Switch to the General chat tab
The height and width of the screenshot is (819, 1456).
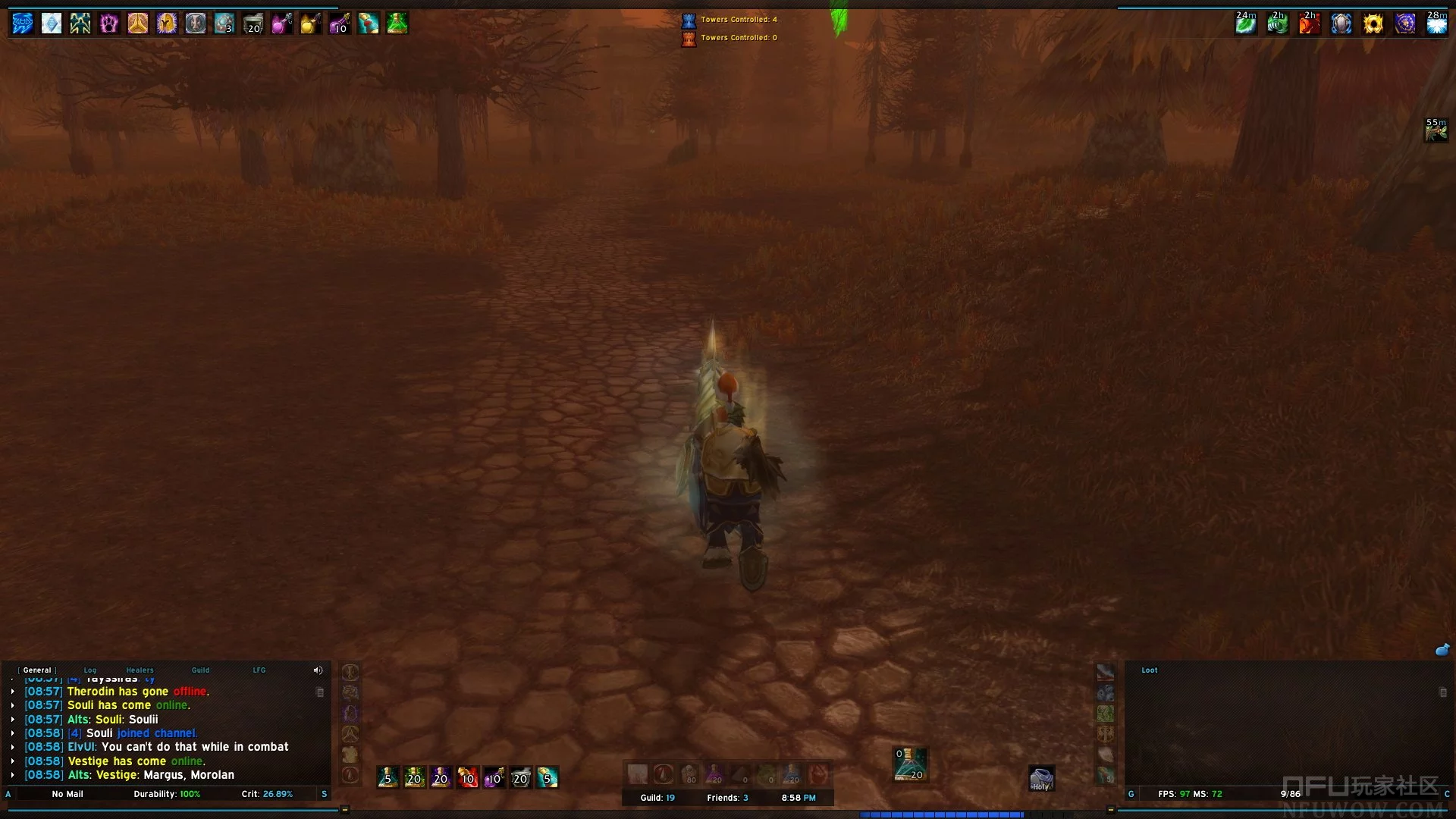pos(37,670)
